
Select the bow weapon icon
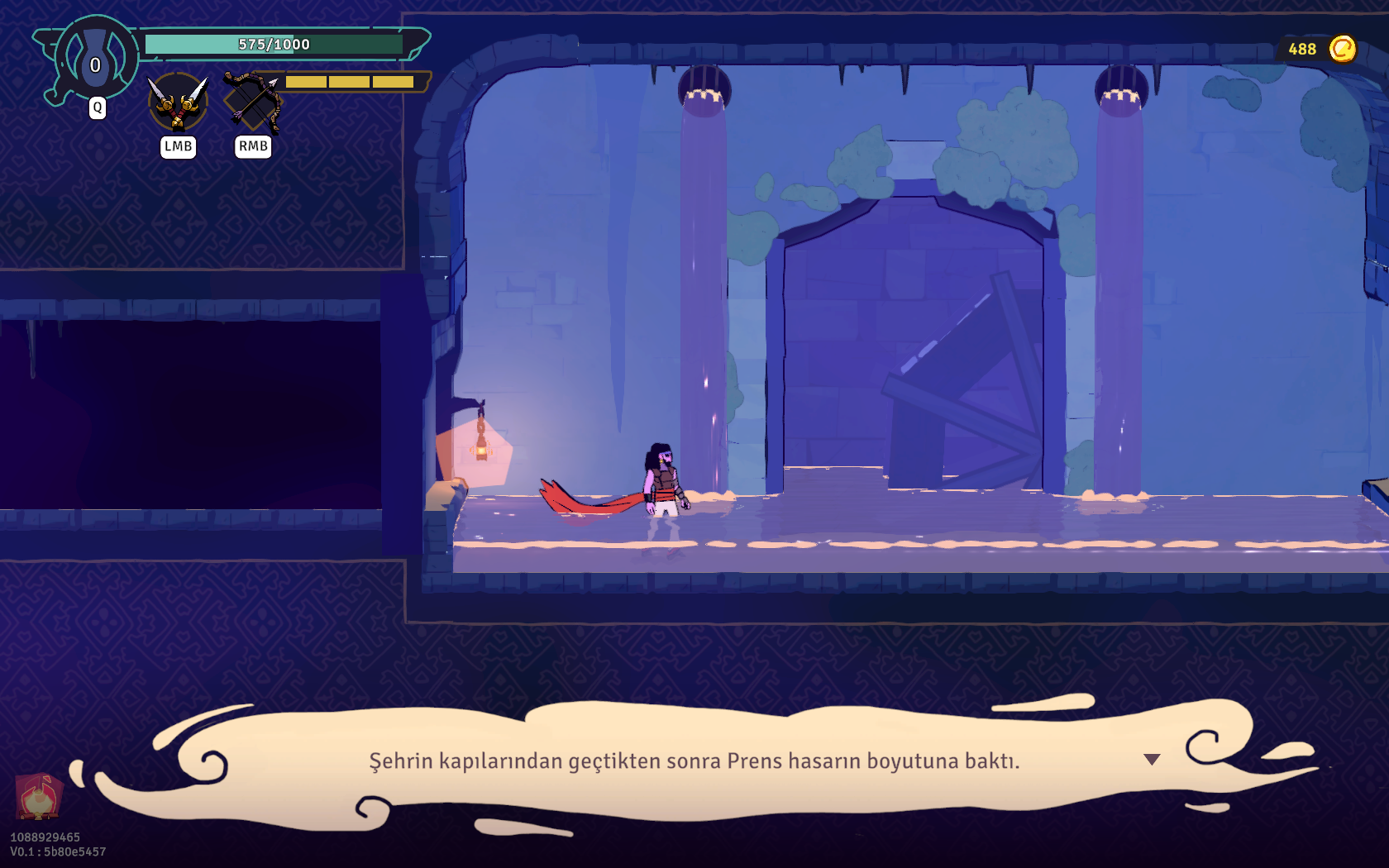[253, 101]
